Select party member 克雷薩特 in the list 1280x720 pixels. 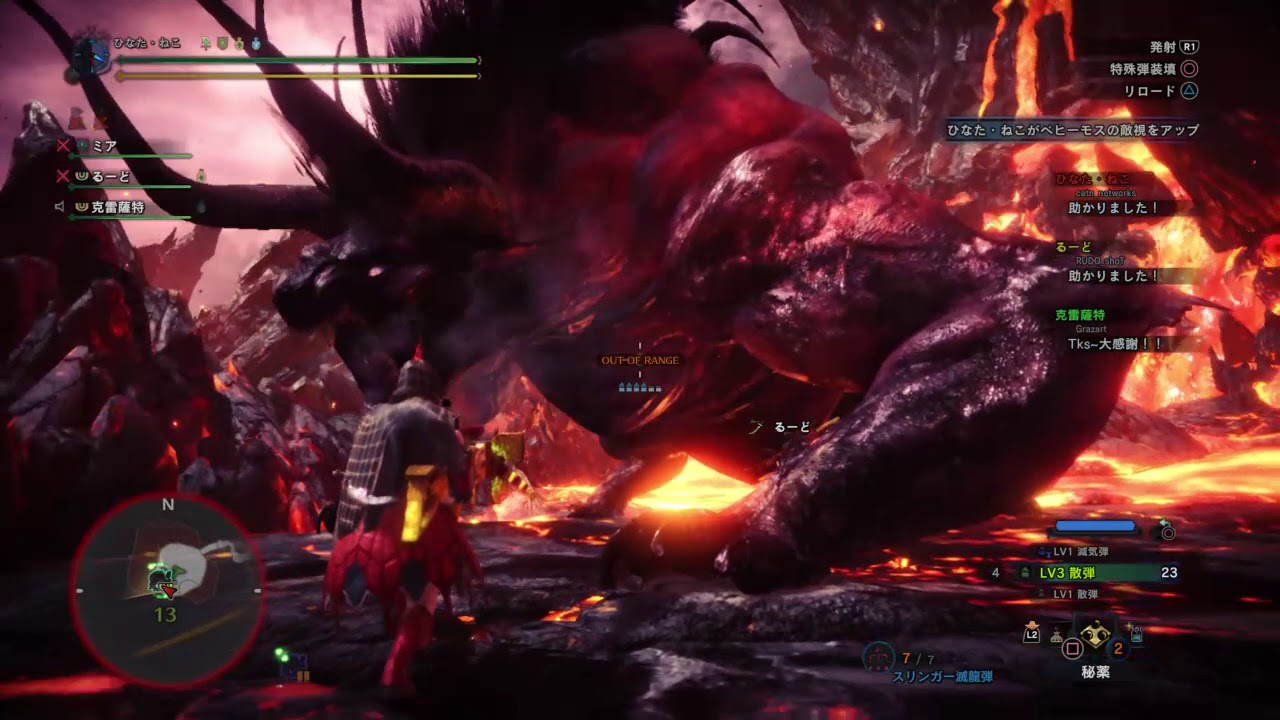tap(117, 208)
